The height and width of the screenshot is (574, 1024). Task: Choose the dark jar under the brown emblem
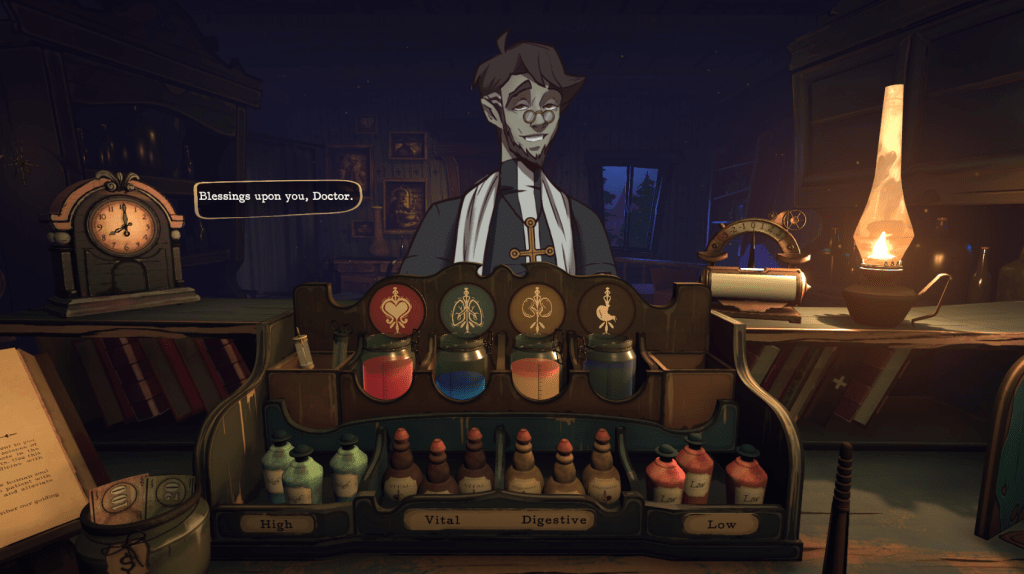pyautogui.click(x=610, y=367)
